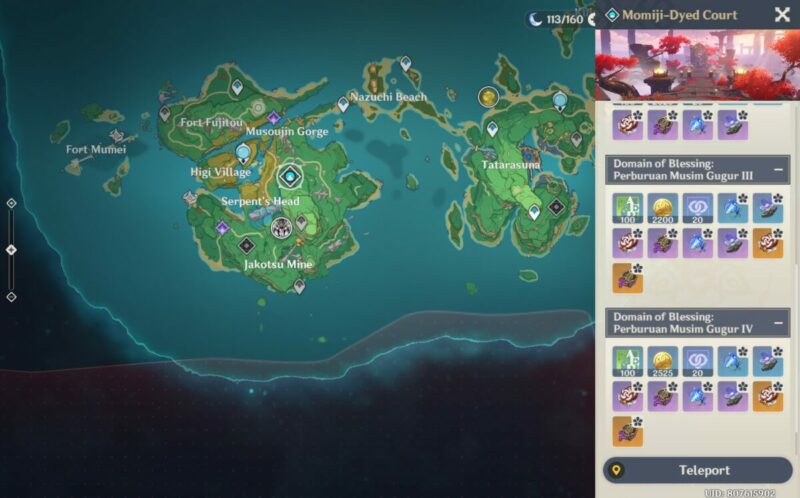Click the map zoom-out button below slider
800x498 pixels.
11,296
